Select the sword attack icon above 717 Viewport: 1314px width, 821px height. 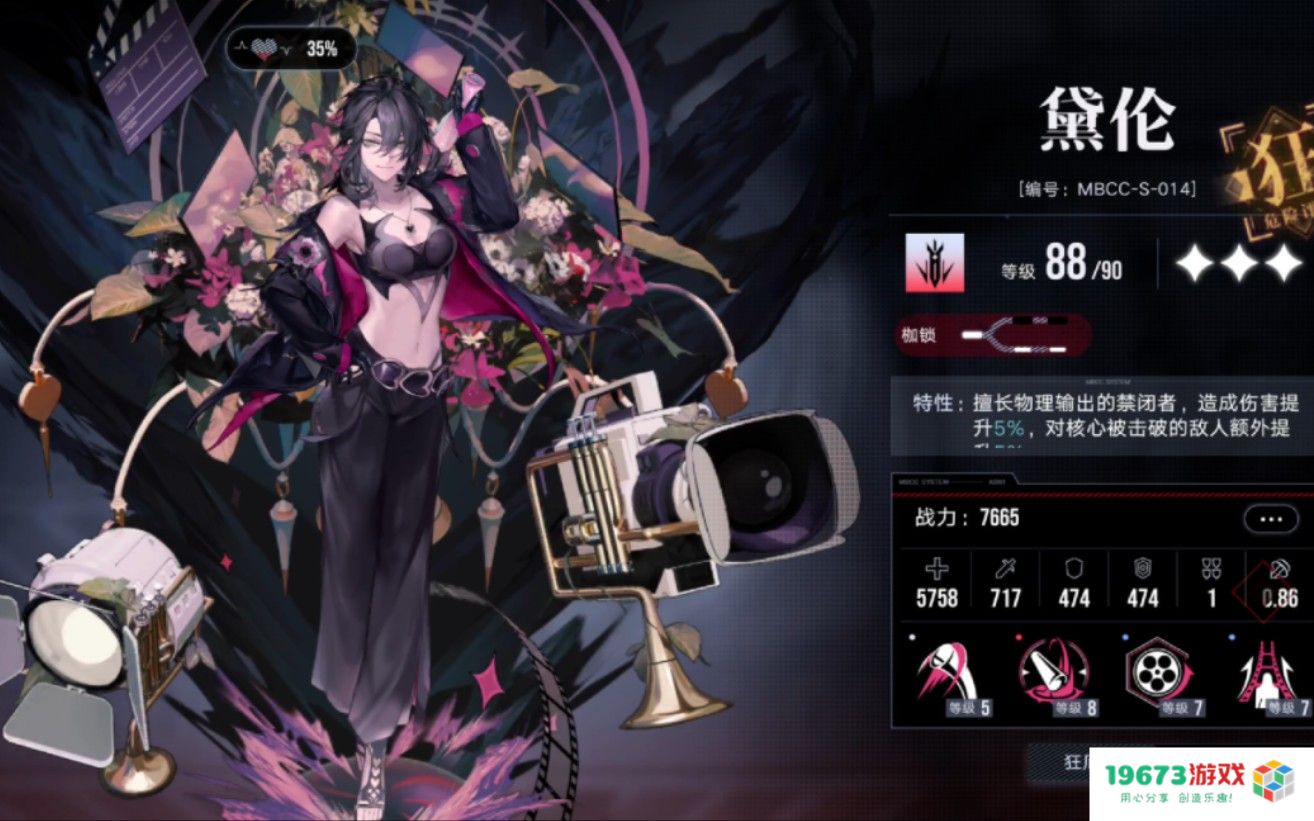point(1004,570)
